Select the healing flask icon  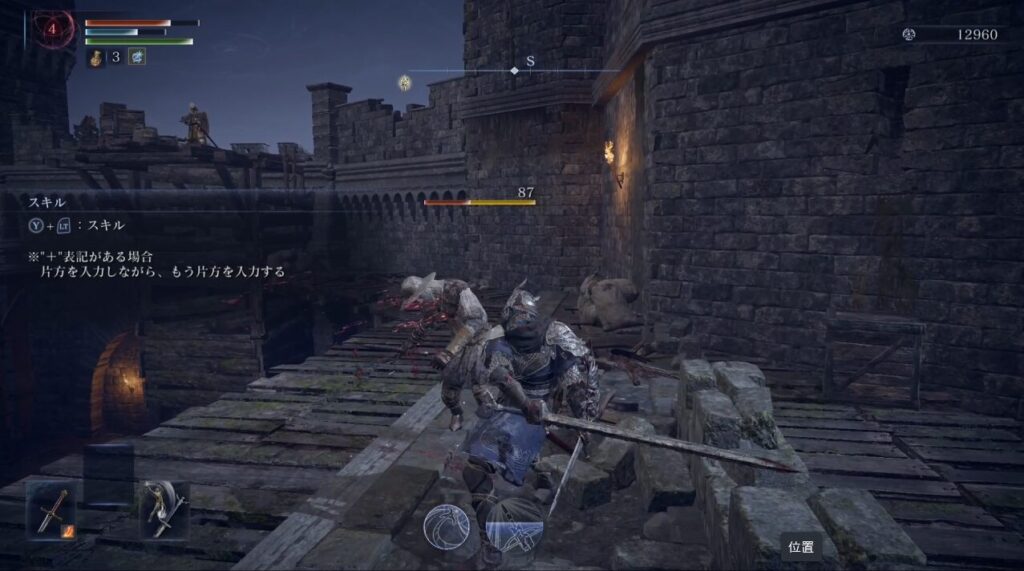[96, 57]
